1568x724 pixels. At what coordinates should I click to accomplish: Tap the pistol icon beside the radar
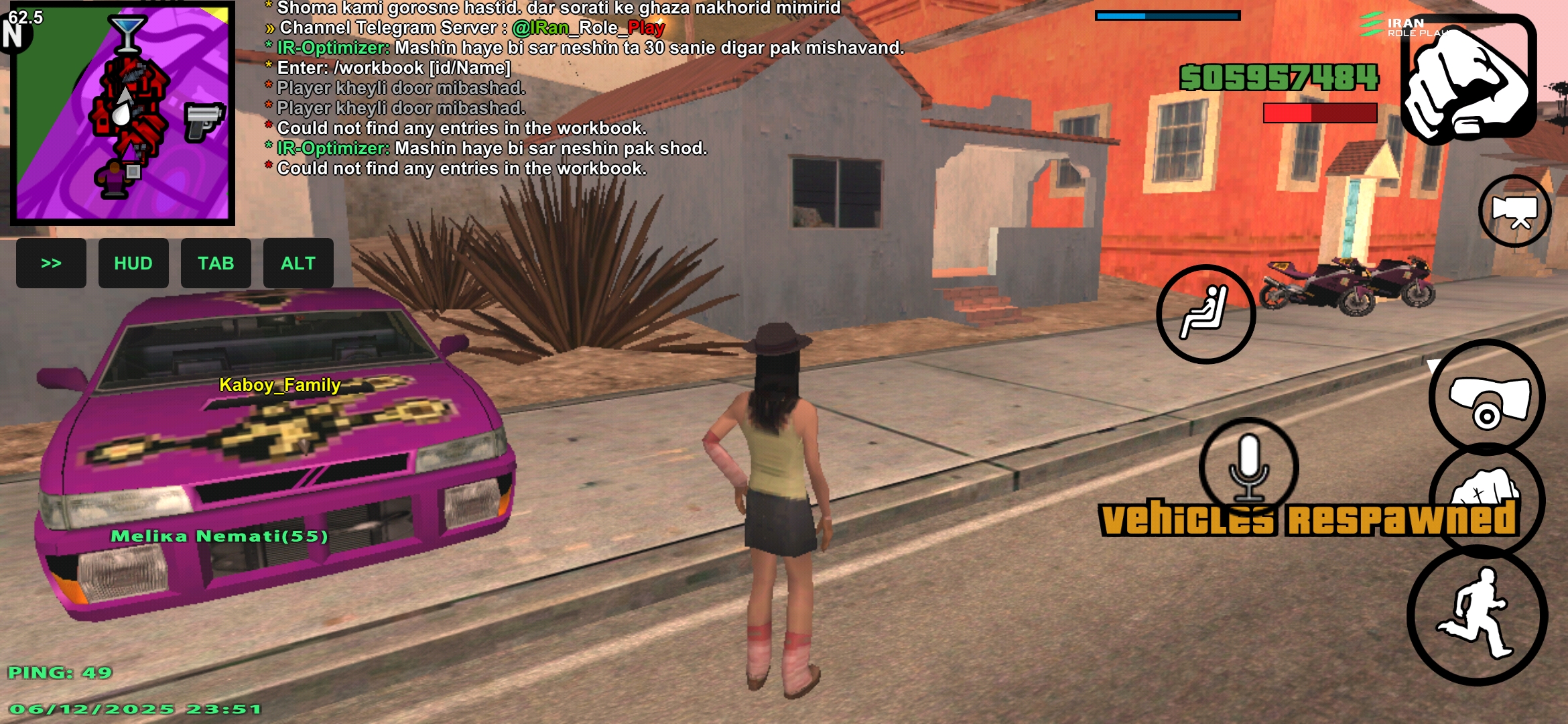click(201, 121)
